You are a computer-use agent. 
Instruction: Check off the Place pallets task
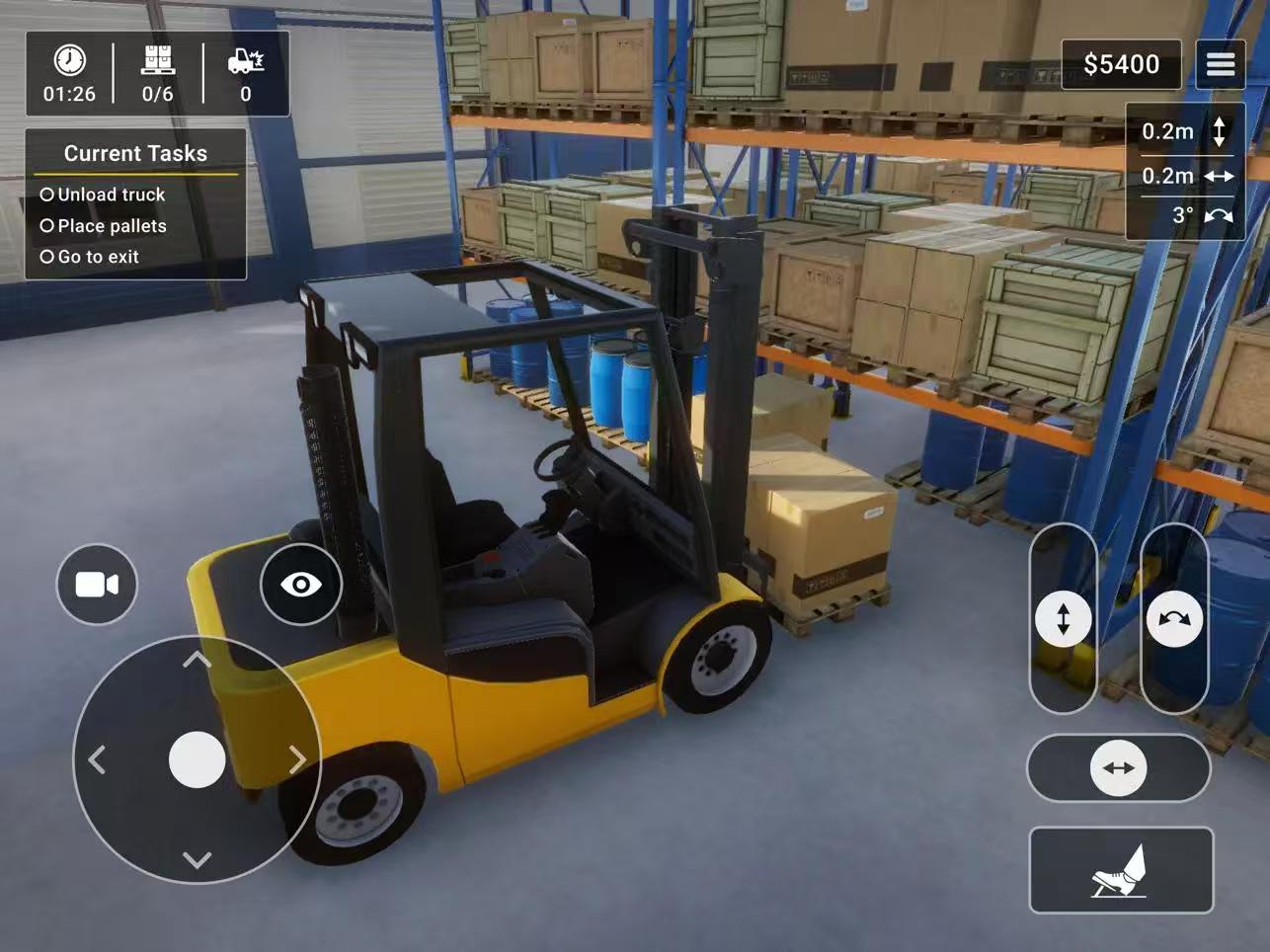tap(46, 226)
